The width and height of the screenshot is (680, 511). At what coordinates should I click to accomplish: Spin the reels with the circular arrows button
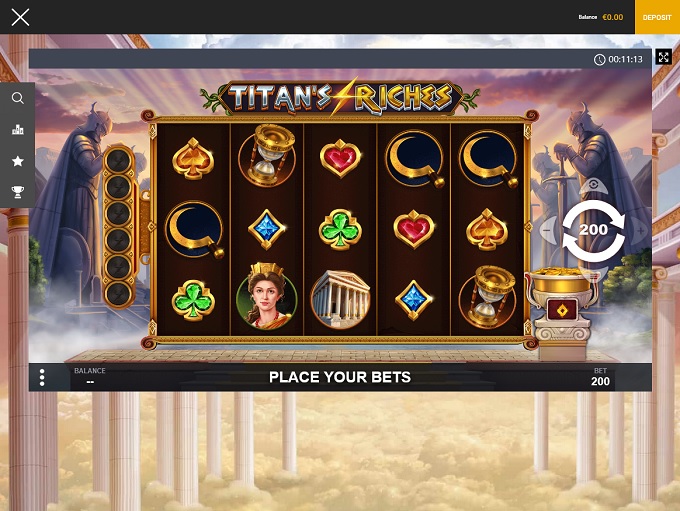(x=593, y=230)
